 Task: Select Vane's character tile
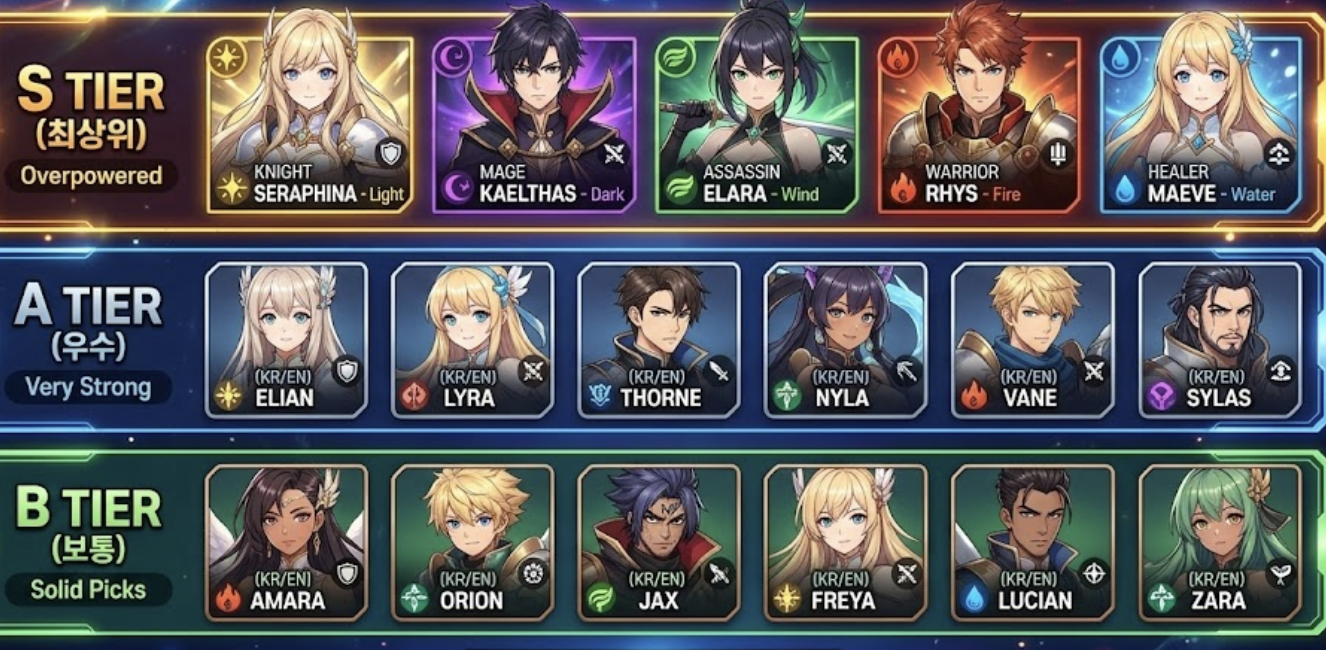point(1033,340)
